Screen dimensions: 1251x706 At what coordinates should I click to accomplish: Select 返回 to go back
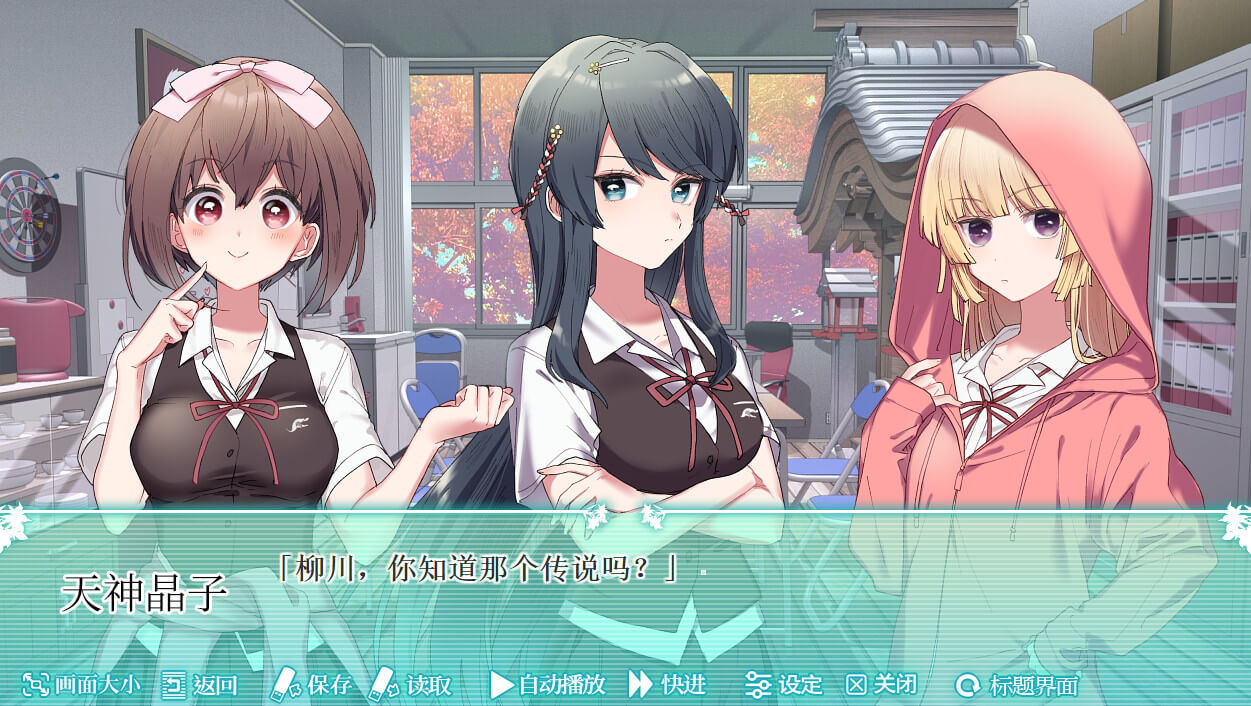(x=200, y=685)
